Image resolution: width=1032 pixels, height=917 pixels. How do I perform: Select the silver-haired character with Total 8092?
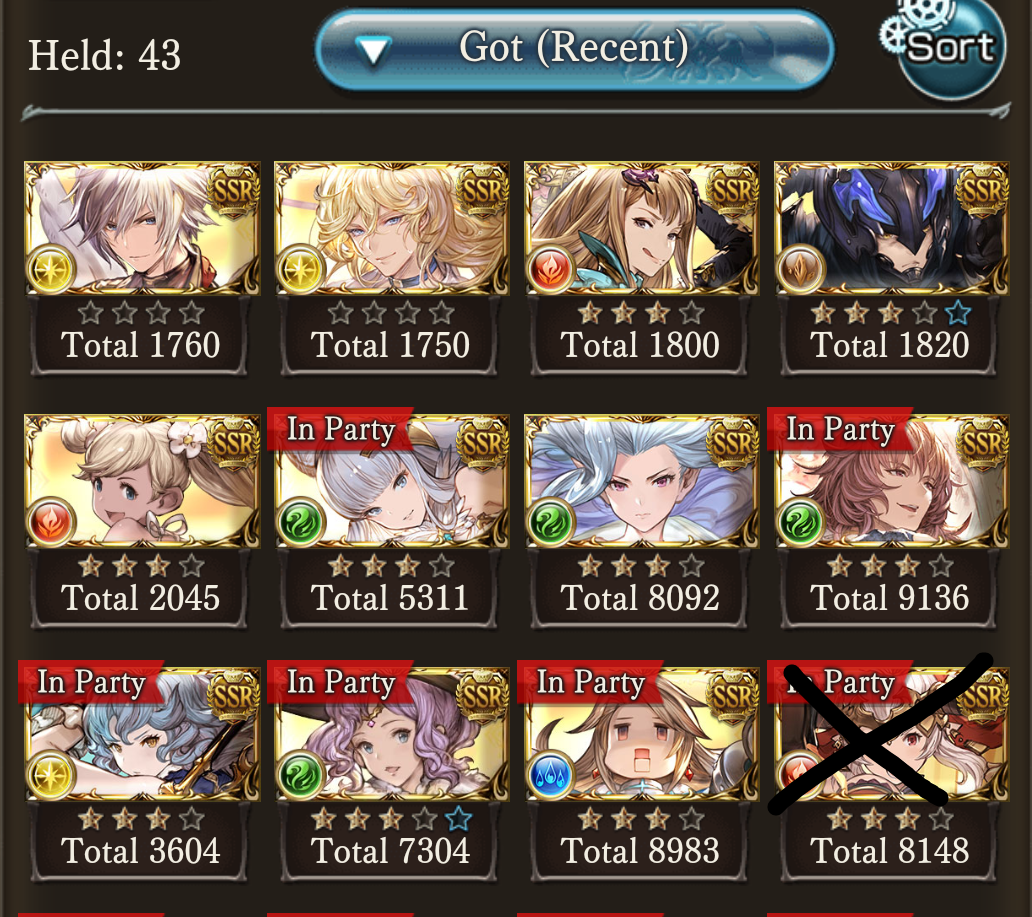(641, 482)
